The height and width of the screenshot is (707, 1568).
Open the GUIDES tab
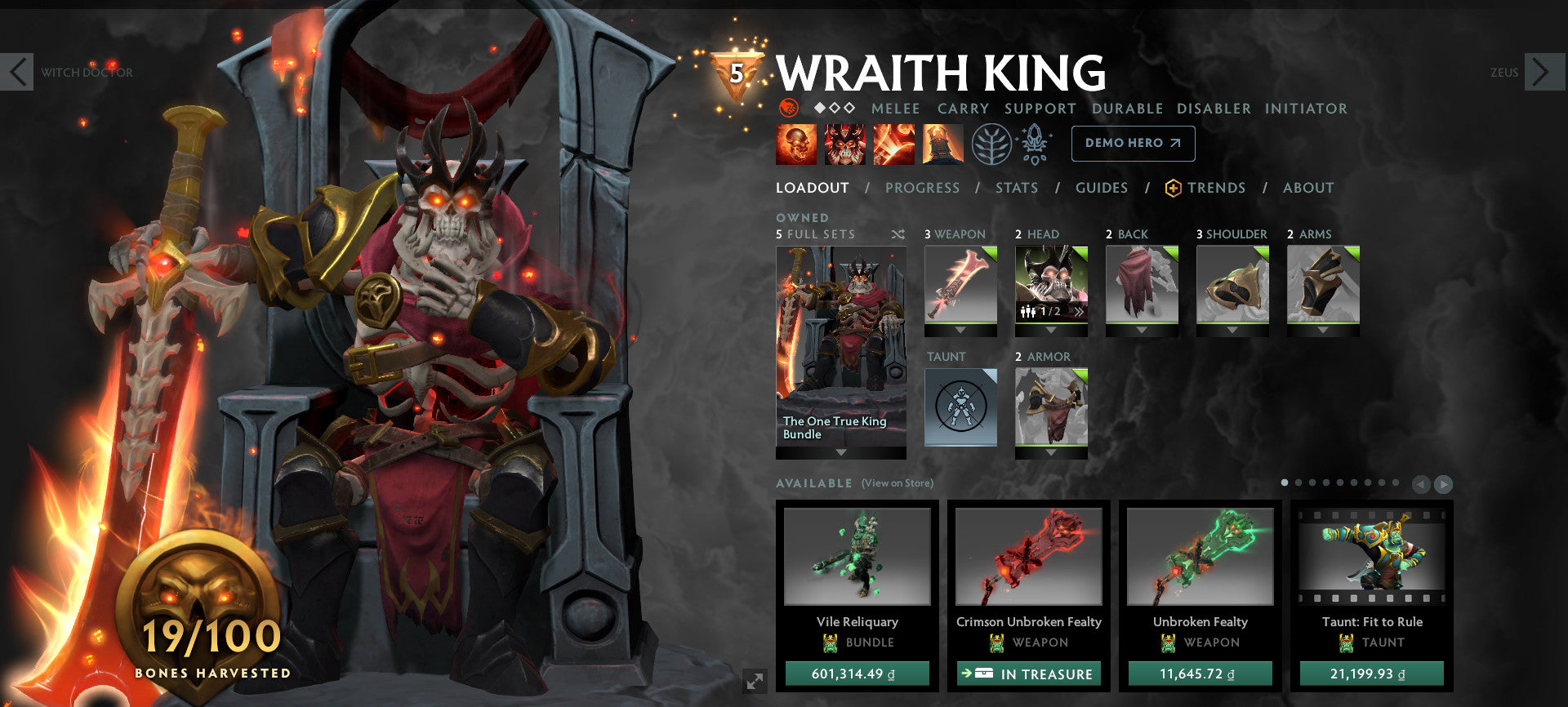[x=1102, y=187]
